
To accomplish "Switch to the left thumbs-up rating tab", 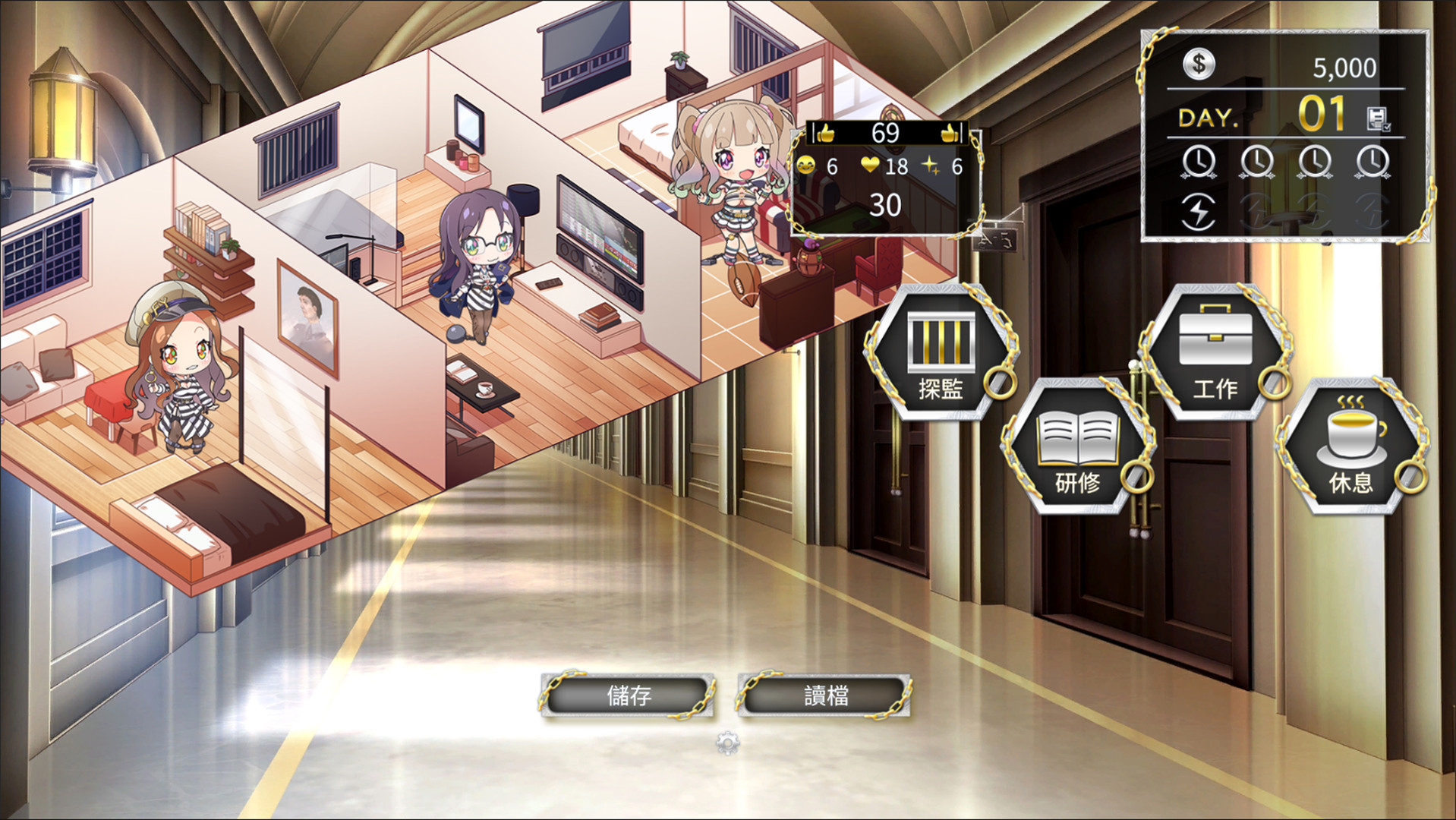I will coord(825,134).
